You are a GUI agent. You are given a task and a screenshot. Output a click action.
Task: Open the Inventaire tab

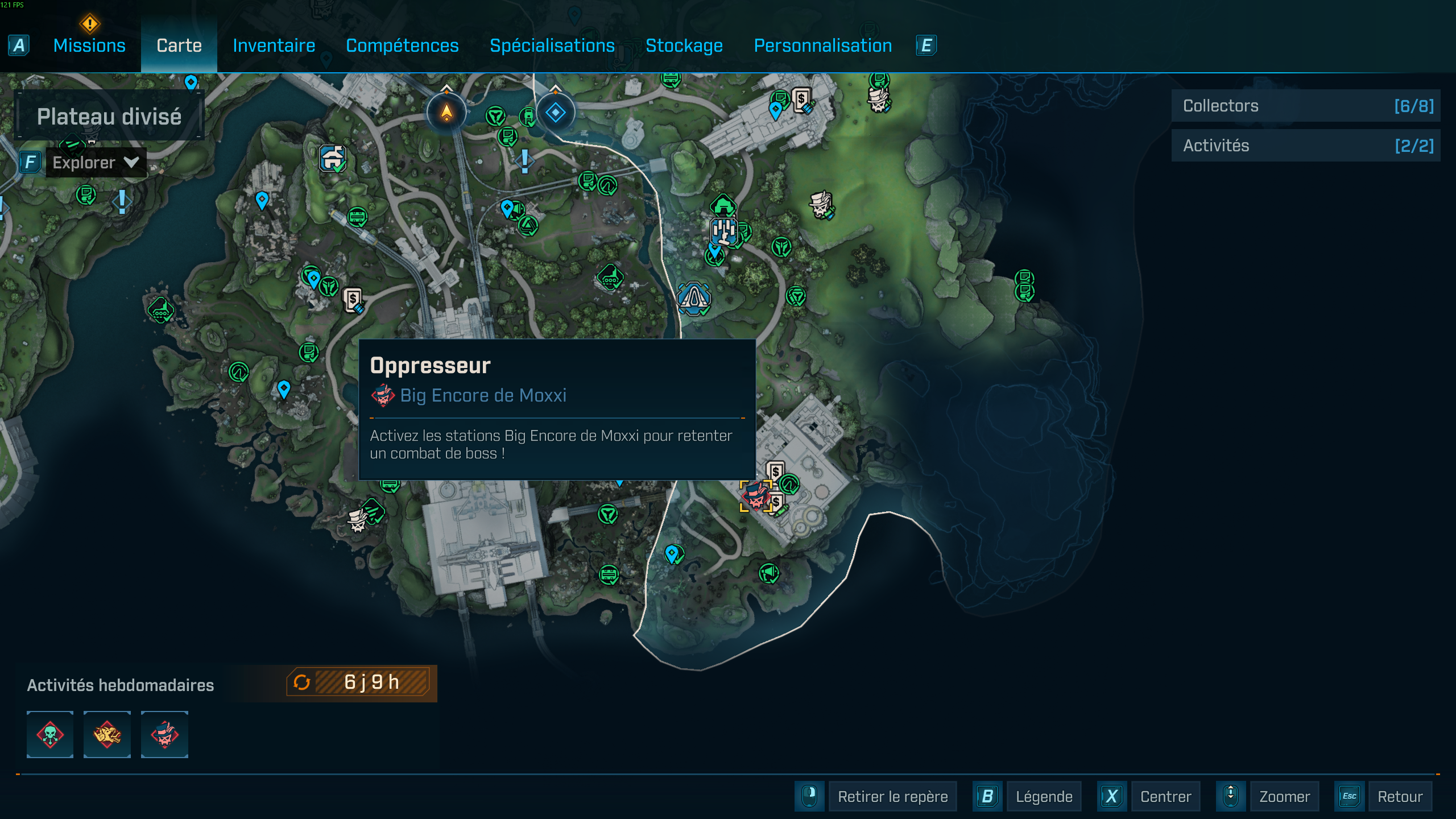coord(274,45)
